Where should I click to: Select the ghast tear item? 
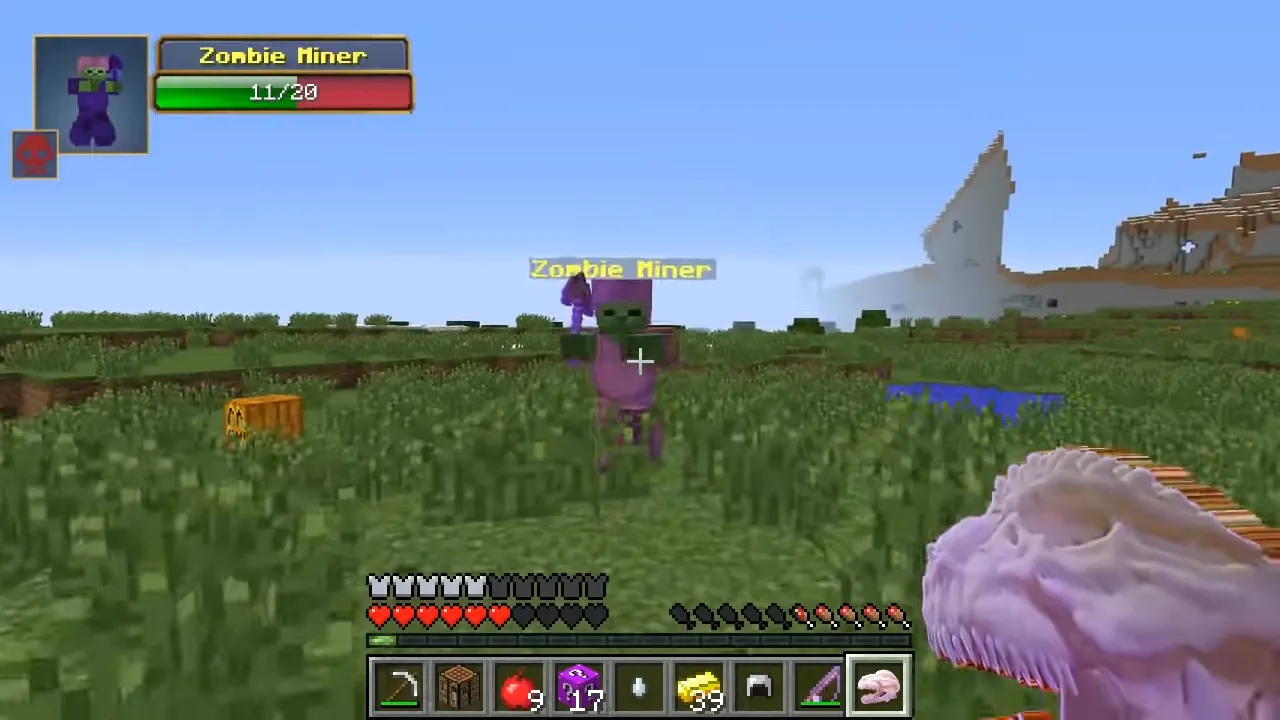(x=638, y=685)
